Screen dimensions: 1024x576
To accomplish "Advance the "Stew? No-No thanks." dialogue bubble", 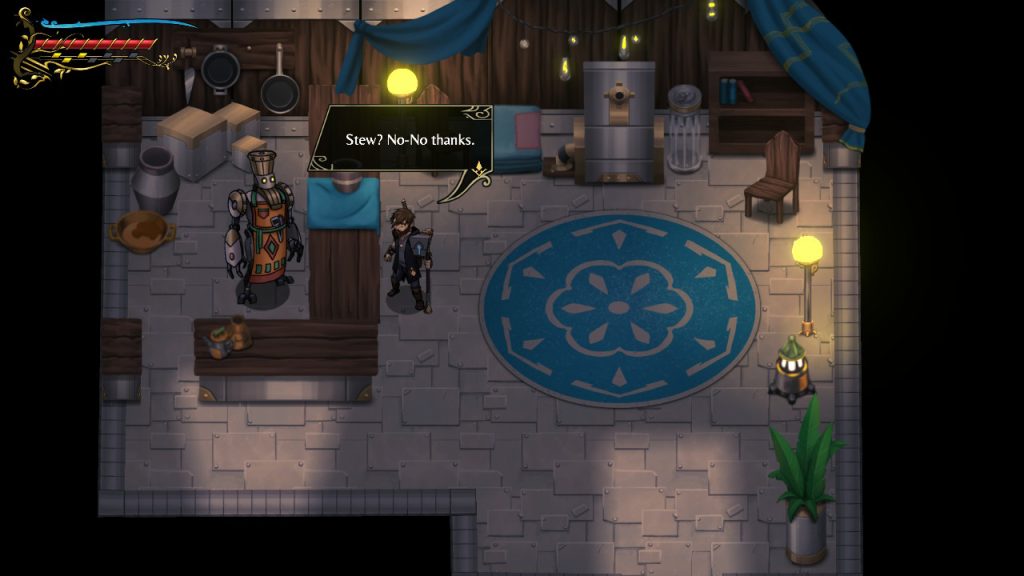I will tap(403, 139).
